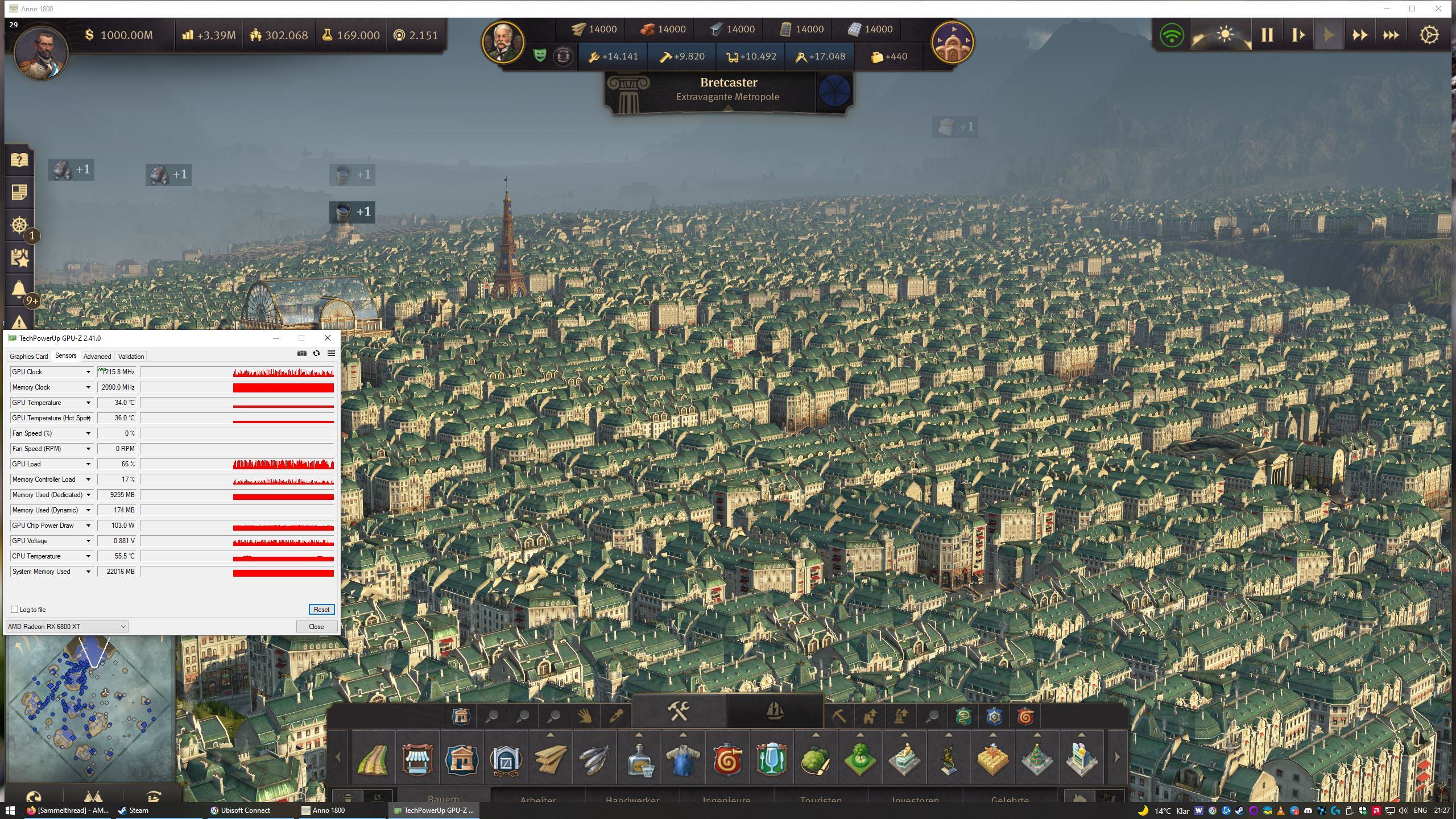Switch to the ship construction tab
This screenshot has height=819, width=1456.
[774, 711]
